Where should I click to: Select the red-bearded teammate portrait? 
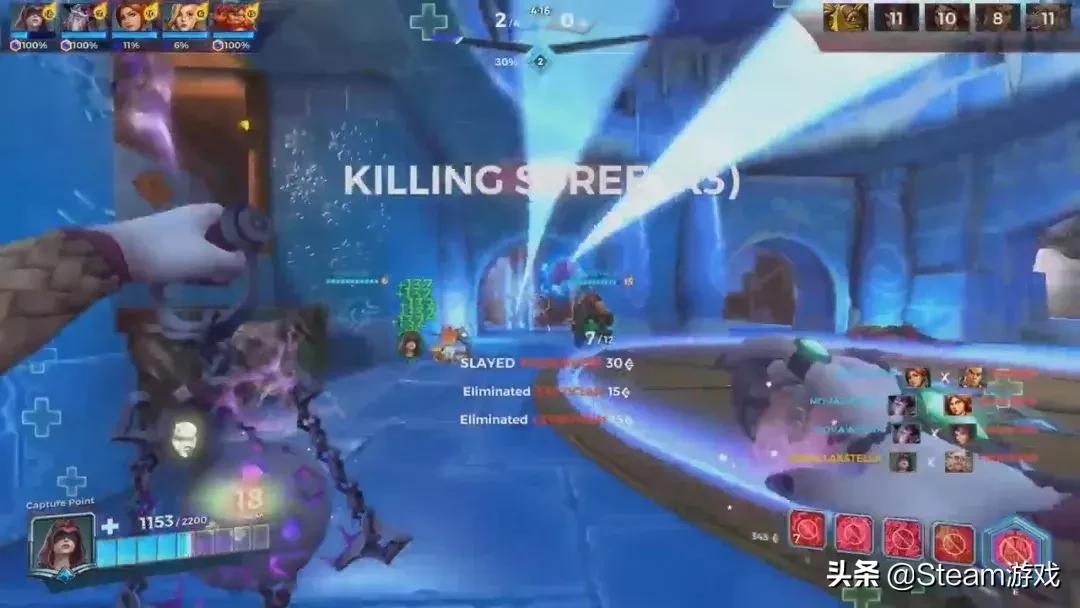point(231,18)
